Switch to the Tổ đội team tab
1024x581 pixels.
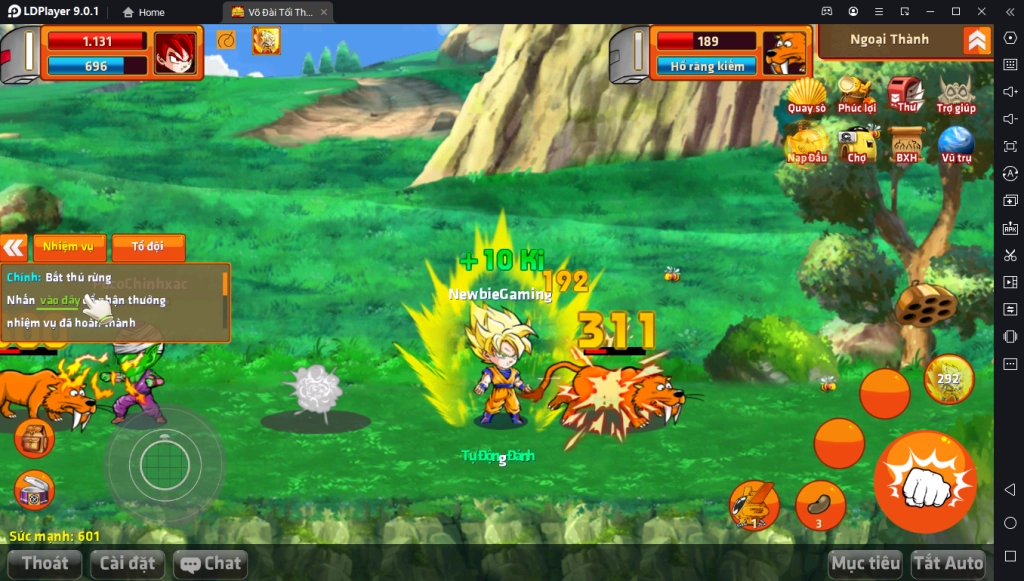(148, 247)
